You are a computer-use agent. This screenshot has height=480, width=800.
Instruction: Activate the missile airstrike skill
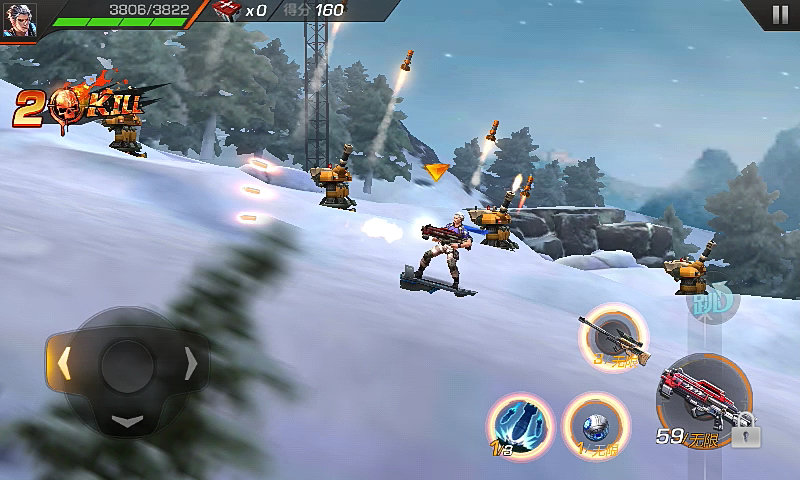pyautogui.click(x=520, y=421)
